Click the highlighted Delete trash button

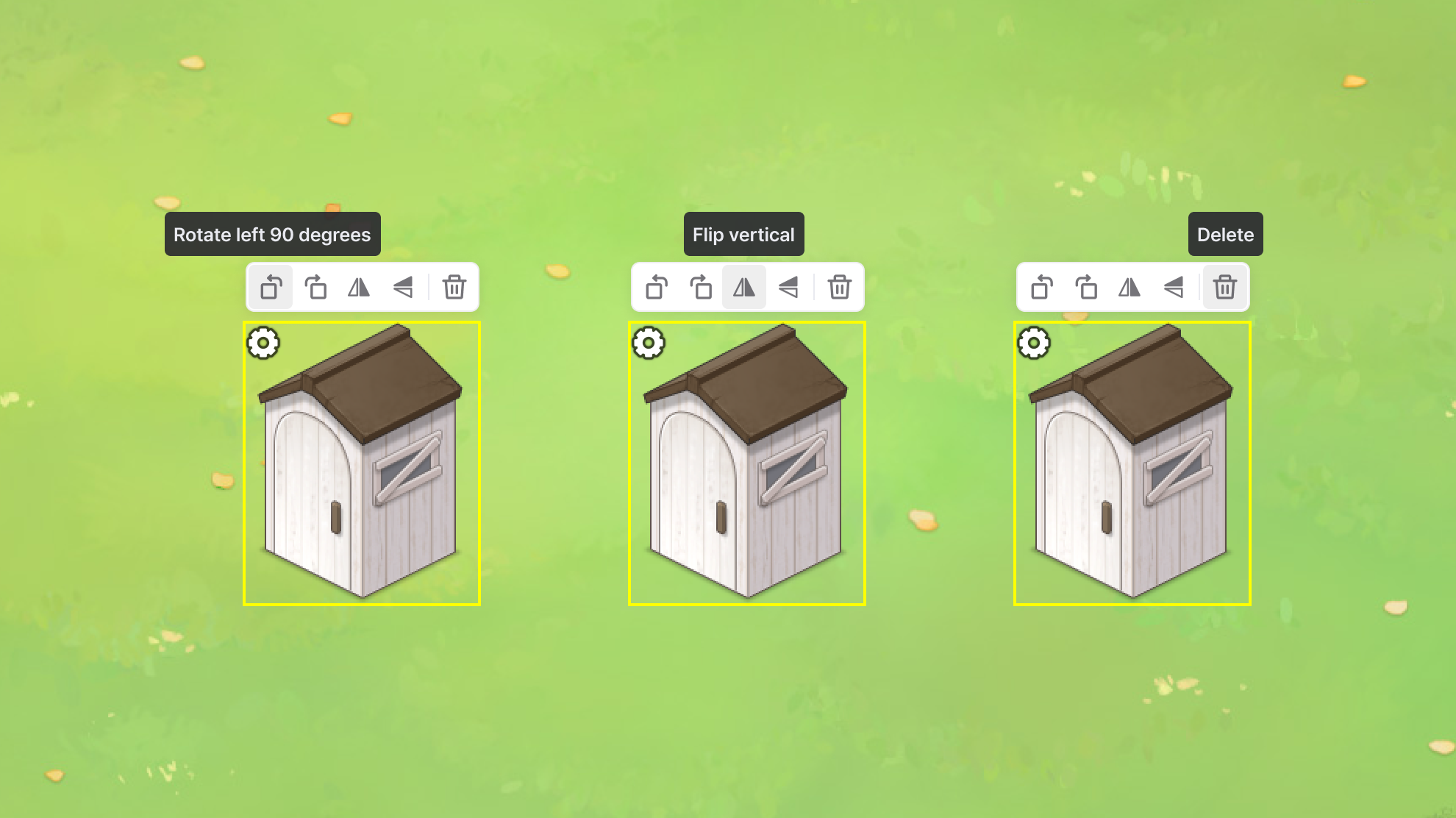[1224, 287]
